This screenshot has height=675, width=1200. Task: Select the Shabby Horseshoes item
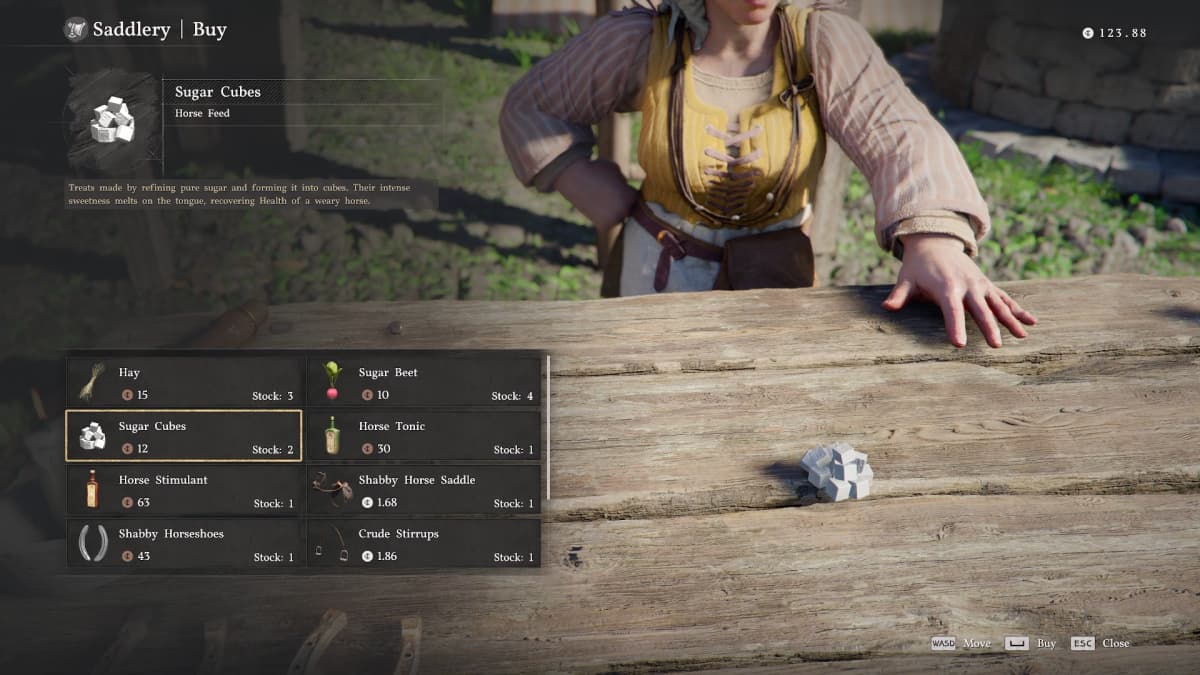click(184, 544)
